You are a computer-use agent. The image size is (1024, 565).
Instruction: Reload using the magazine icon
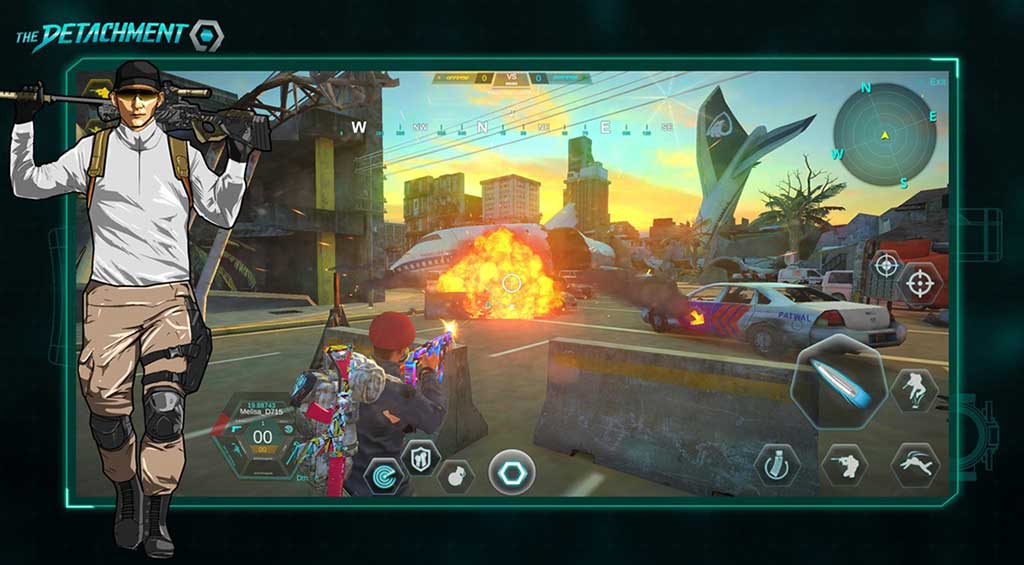[776, 466]
